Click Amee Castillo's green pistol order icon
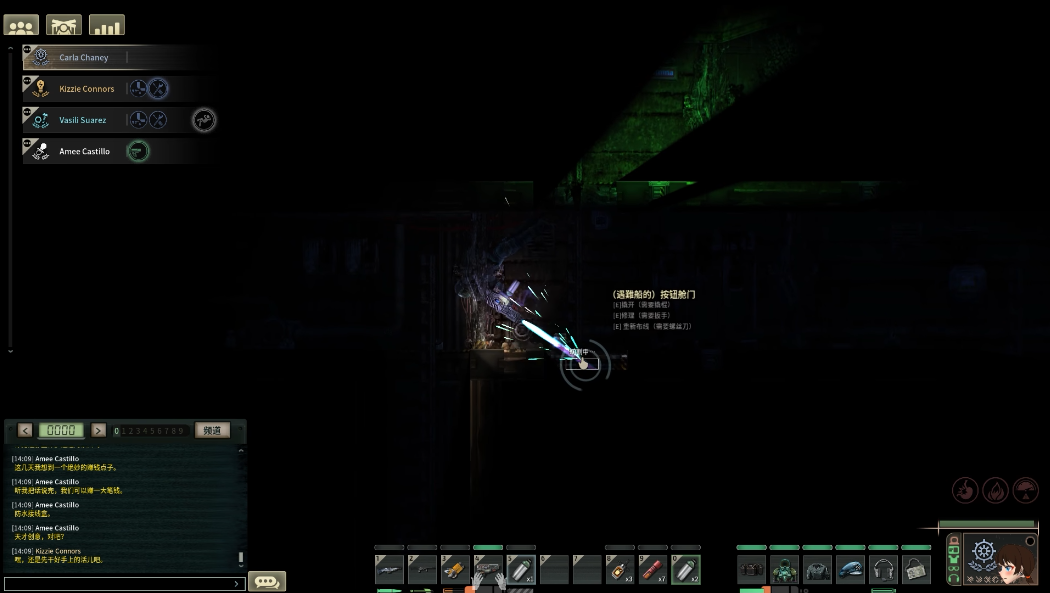 pyautogui.click(x=138, y=151)
